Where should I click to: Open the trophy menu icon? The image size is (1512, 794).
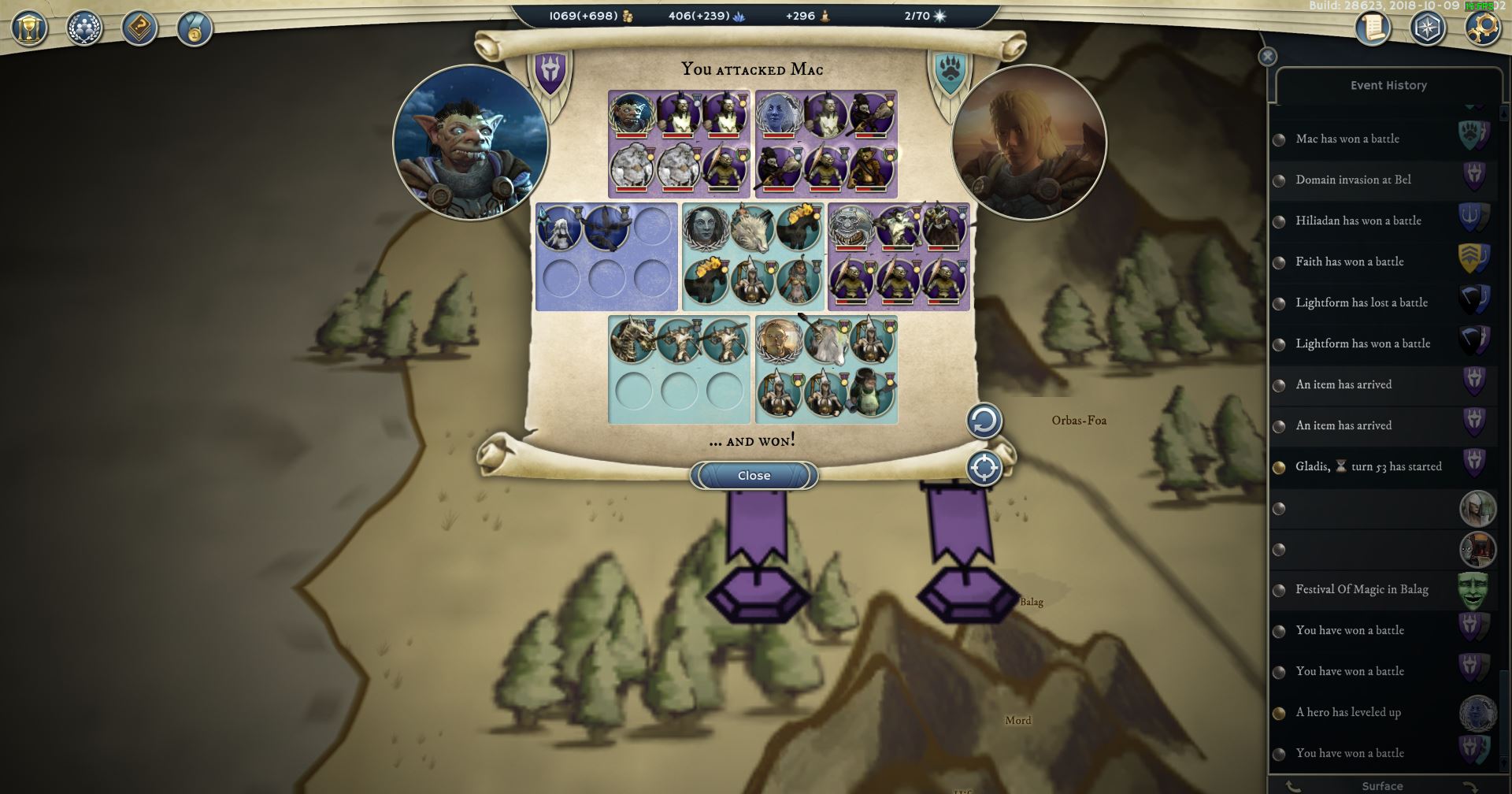point(29,29)
